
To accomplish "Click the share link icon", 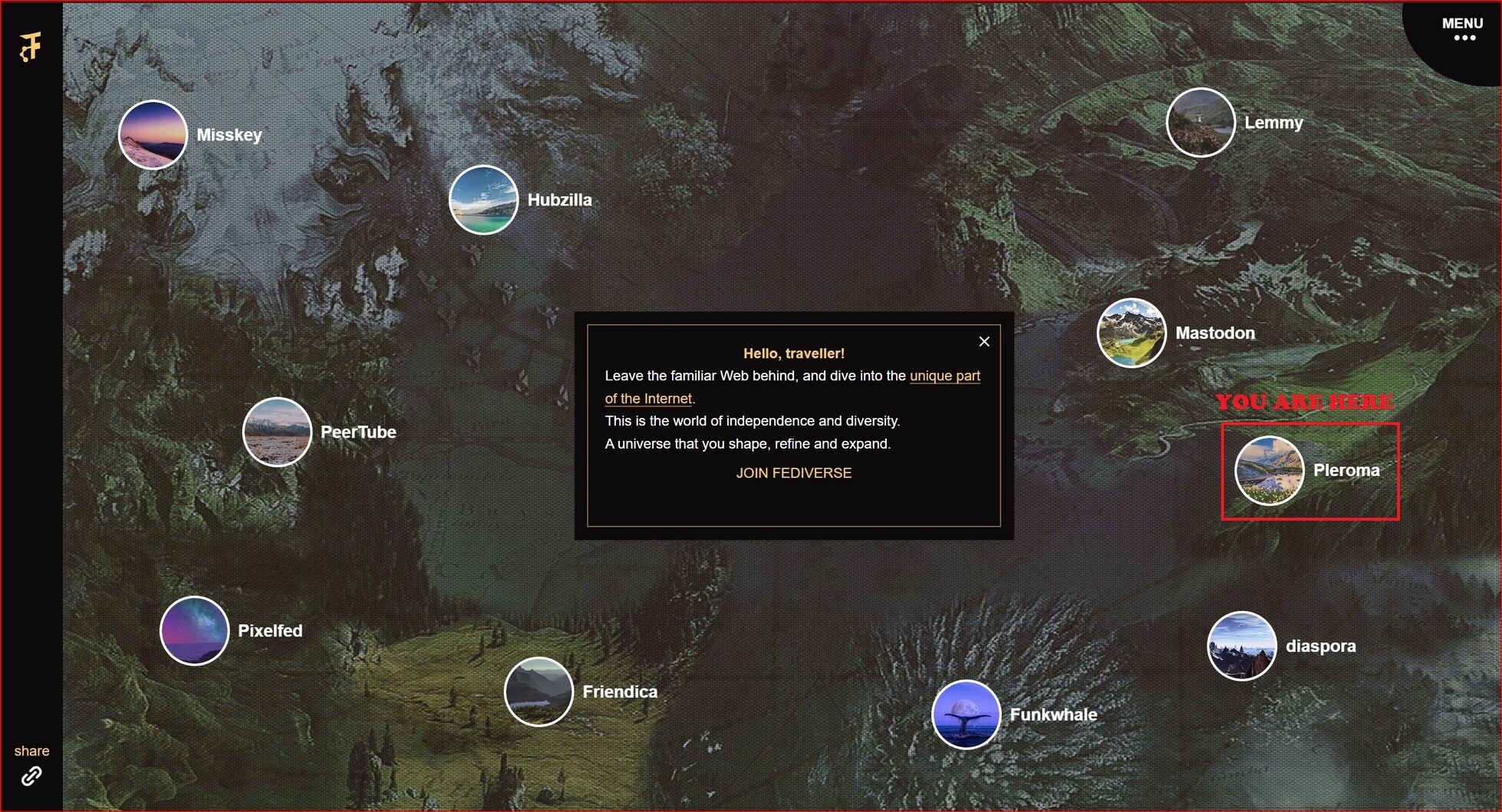I will coord(31,776).
